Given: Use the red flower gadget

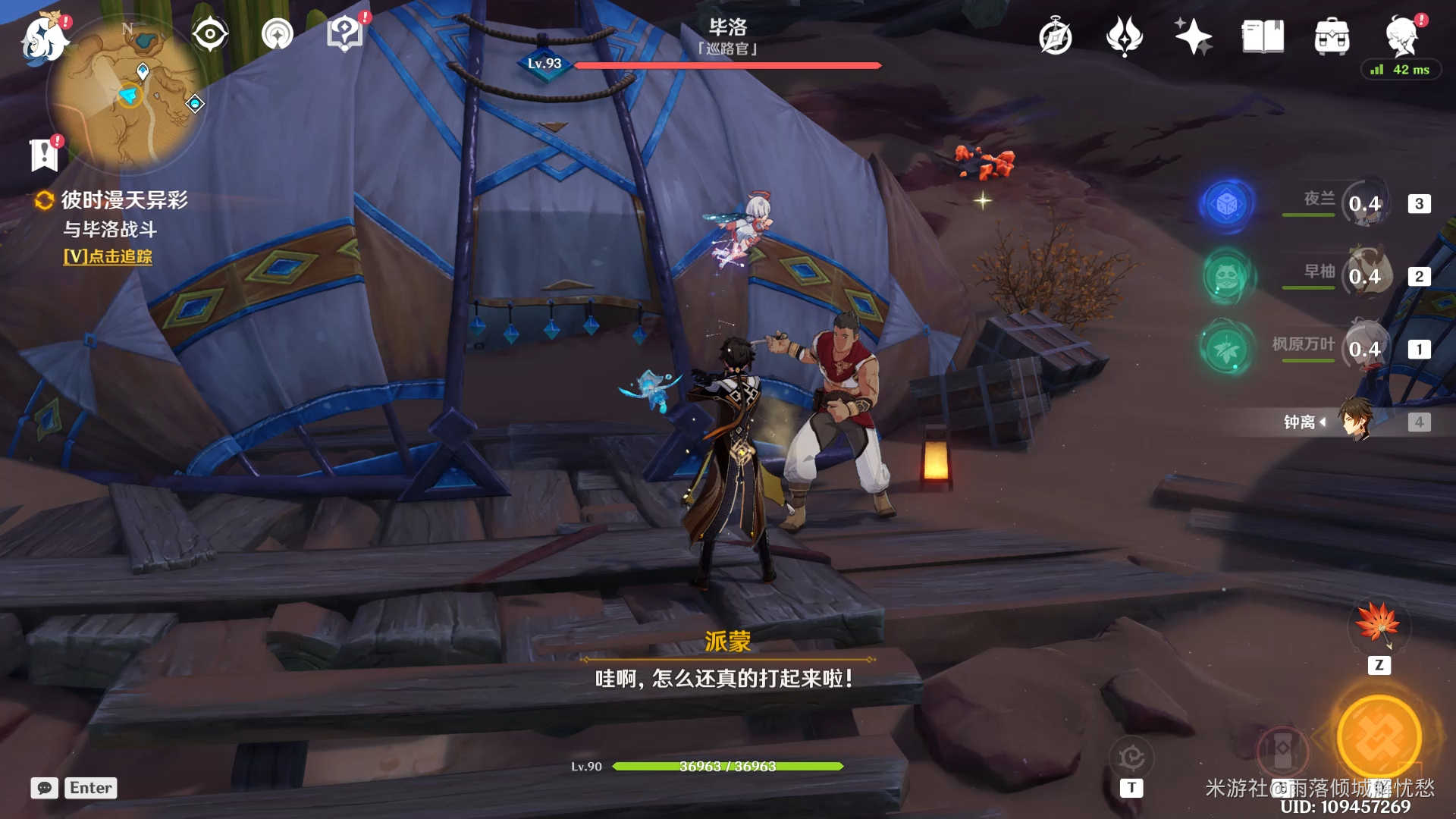Looking at the screenshot, I should tap(1379, 624).
